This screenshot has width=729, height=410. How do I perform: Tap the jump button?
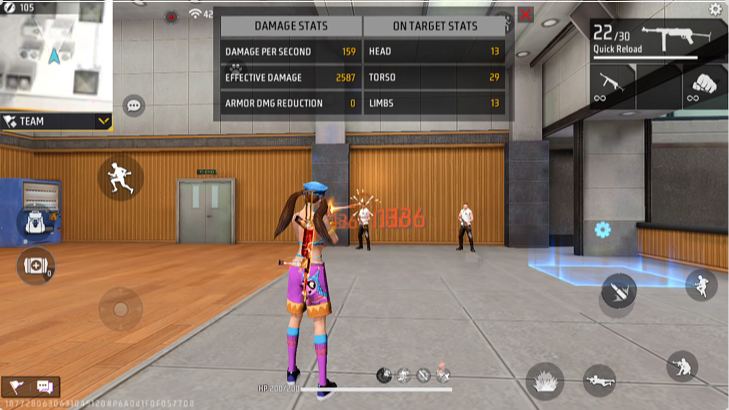click(700, 284)
